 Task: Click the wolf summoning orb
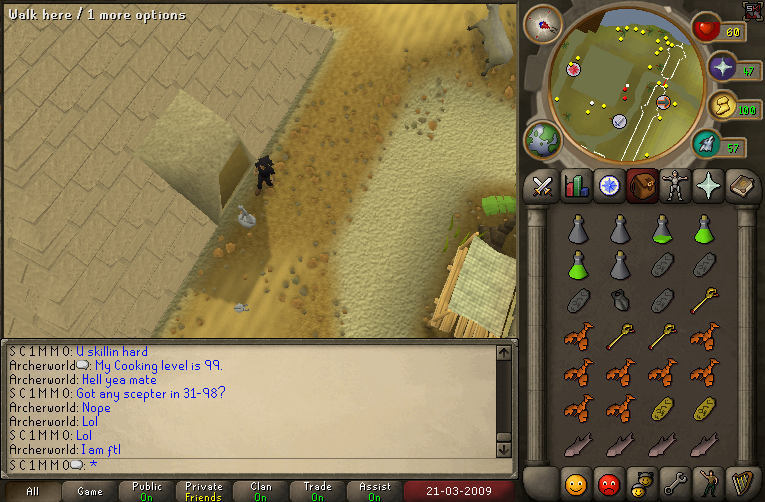click(722, 106)
